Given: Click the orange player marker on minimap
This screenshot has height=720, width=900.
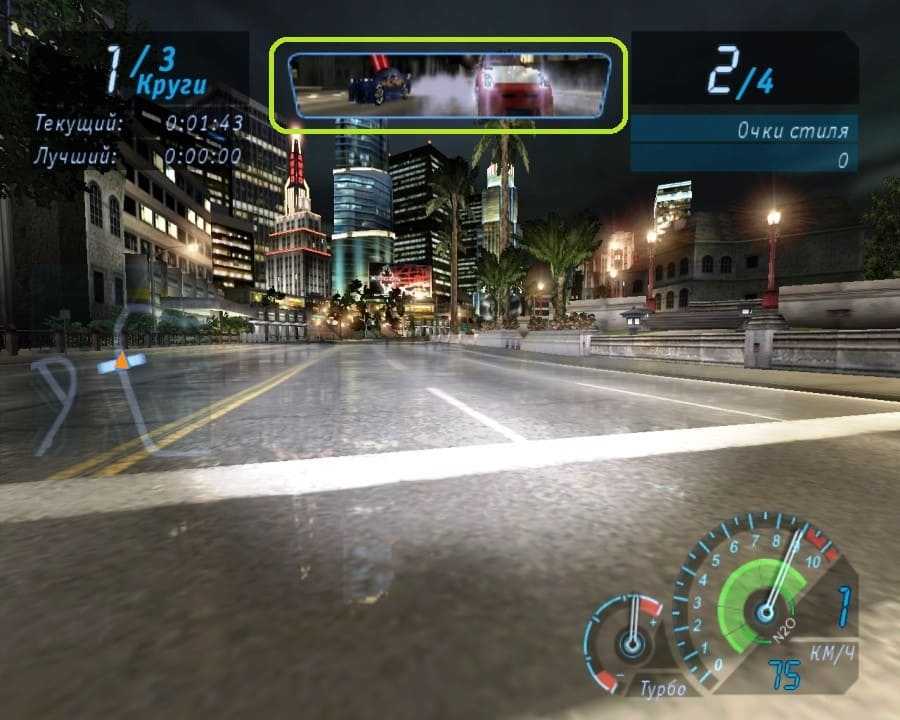Looking at the screenshot, I should pos(122,358).
